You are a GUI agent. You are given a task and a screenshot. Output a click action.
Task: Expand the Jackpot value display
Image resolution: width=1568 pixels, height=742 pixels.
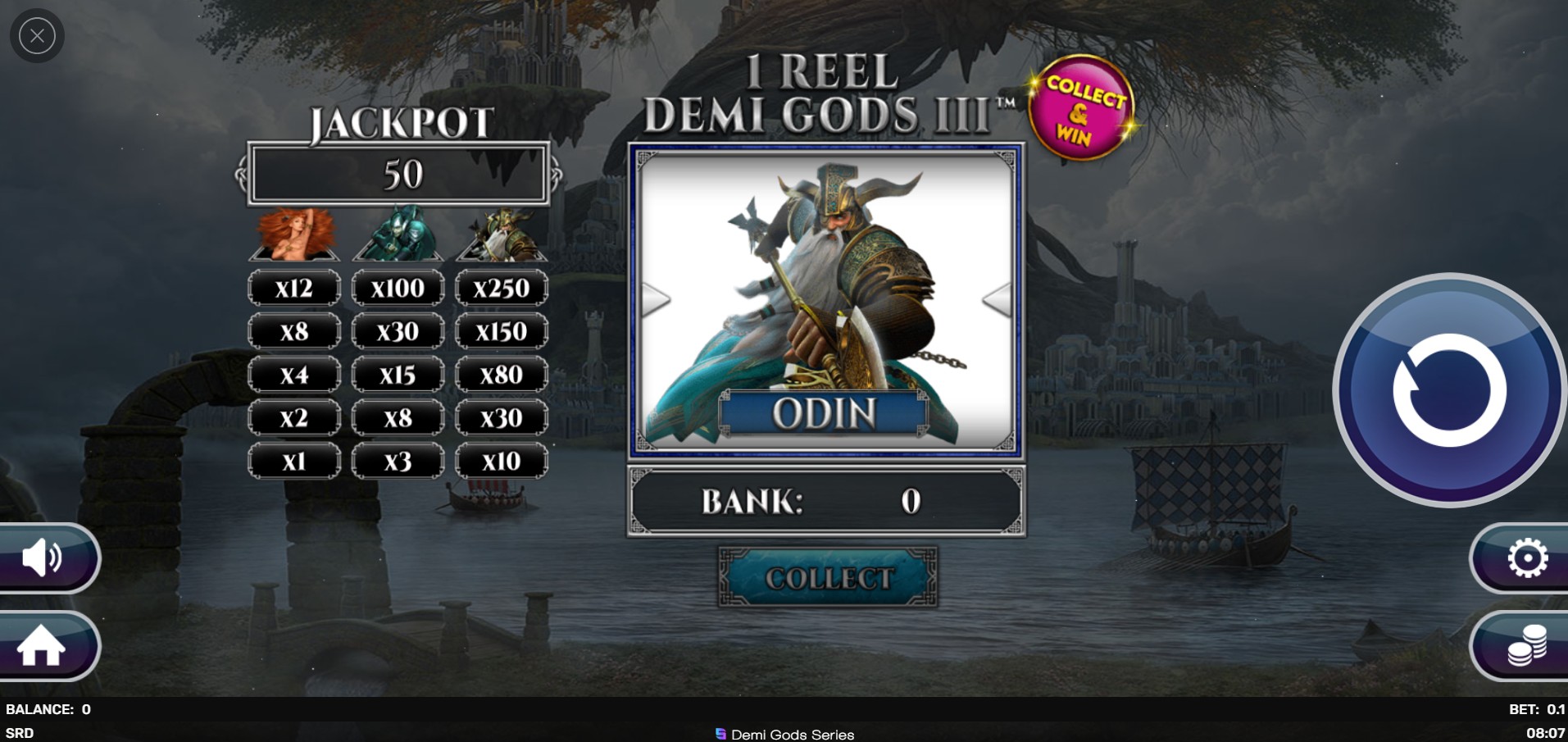[398, 174]
